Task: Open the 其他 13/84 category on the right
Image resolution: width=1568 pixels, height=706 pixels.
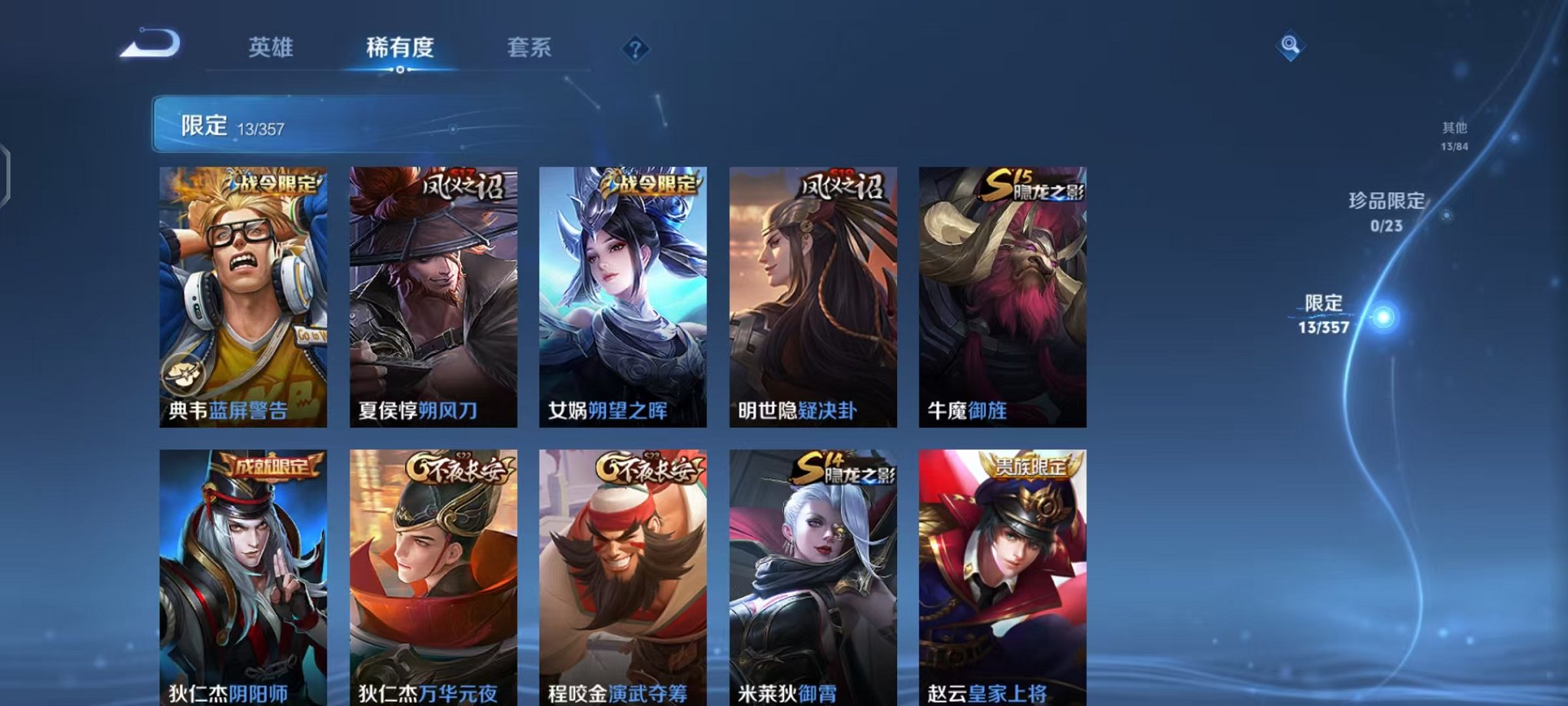Action: pos(1457,137)
